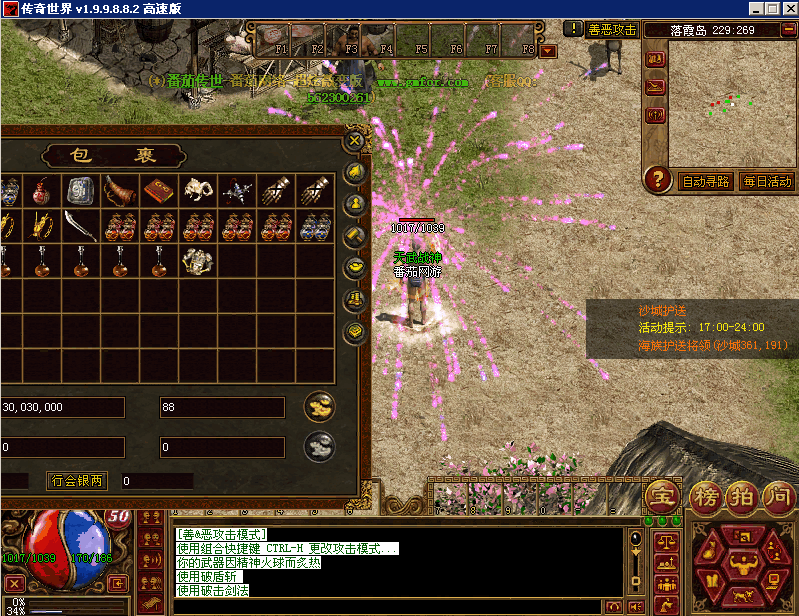Choose the white skeleton item slot

(x=197, y=190)
